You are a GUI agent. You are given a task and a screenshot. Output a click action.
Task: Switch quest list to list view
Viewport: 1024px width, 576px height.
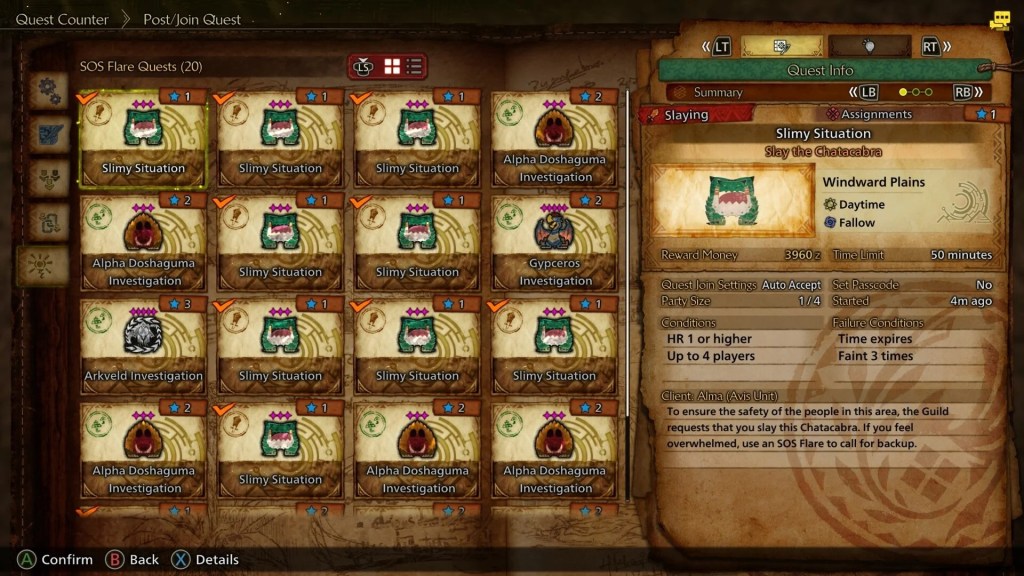click(x=414, y=66)
